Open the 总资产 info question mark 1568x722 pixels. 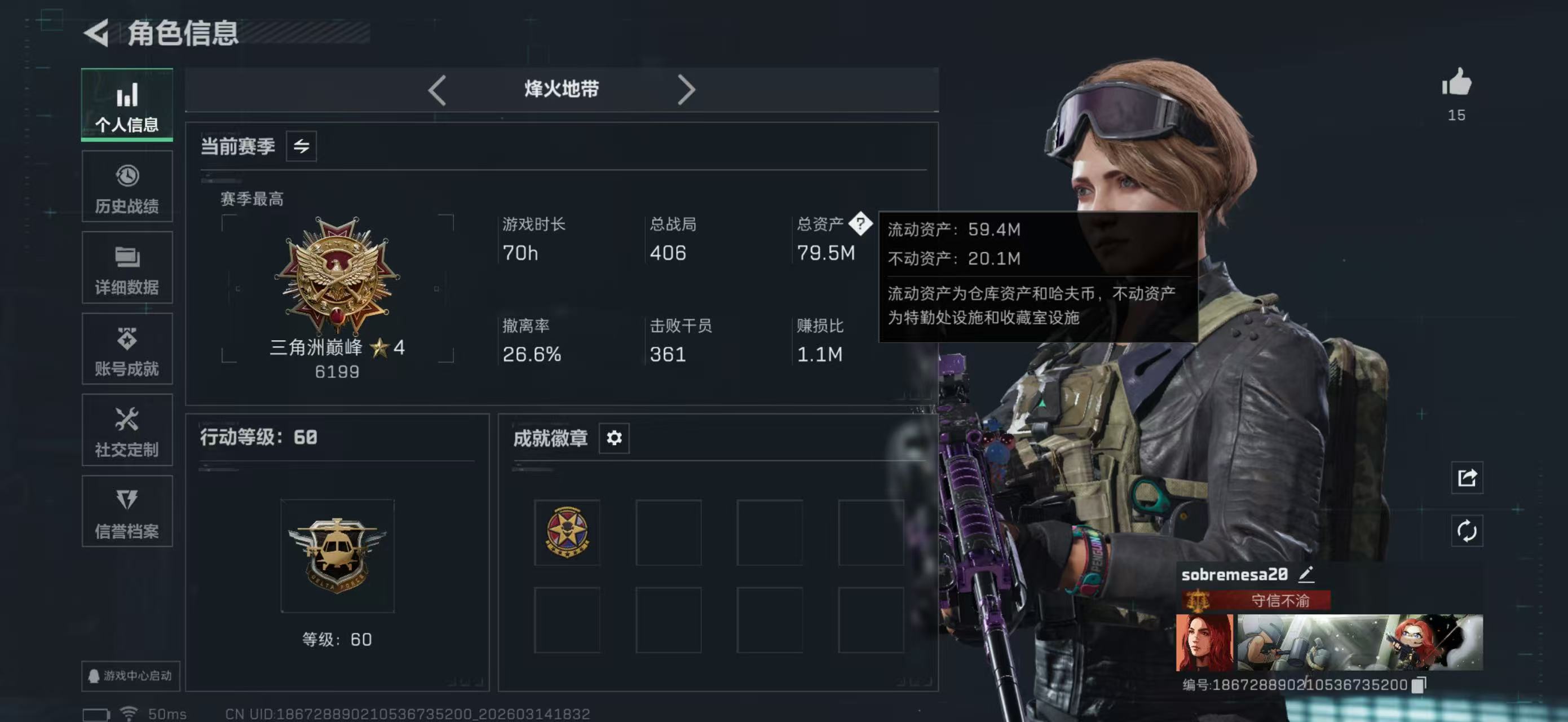[x=862, y=224]
